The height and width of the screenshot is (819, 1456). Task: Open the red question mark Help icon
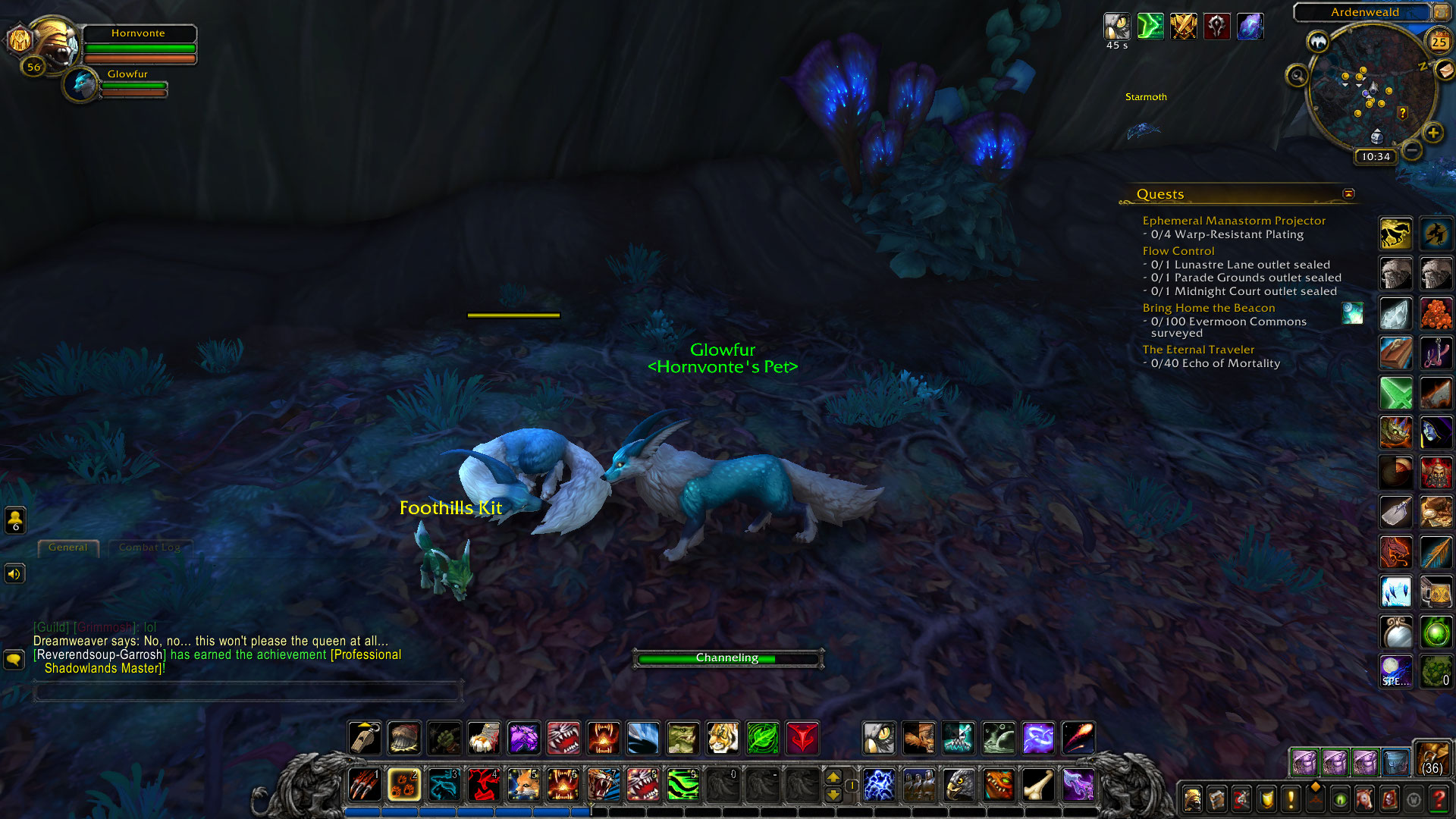(x=1438, y=799)
